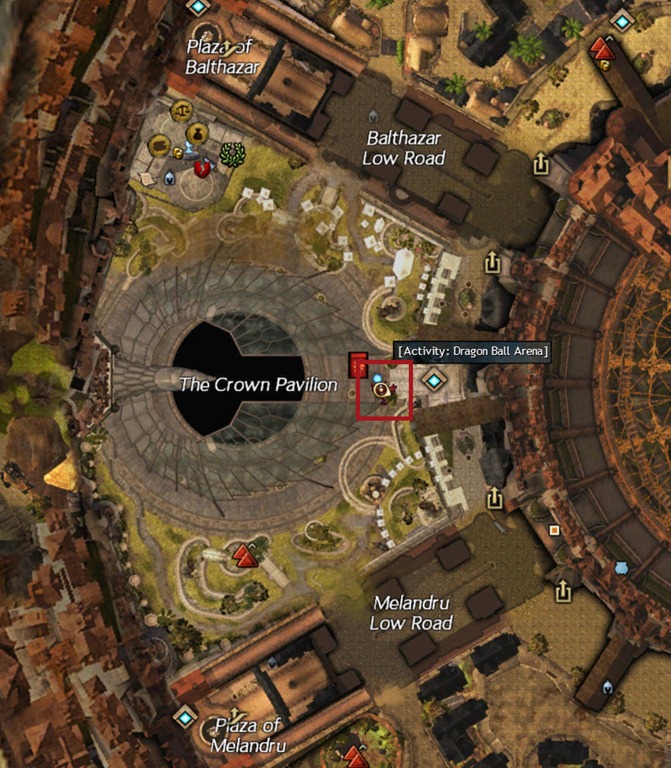Select the red Dragon Ball Arena door marker
The height and width of the screenshot is (768, 671).
[x=358, y=364]
